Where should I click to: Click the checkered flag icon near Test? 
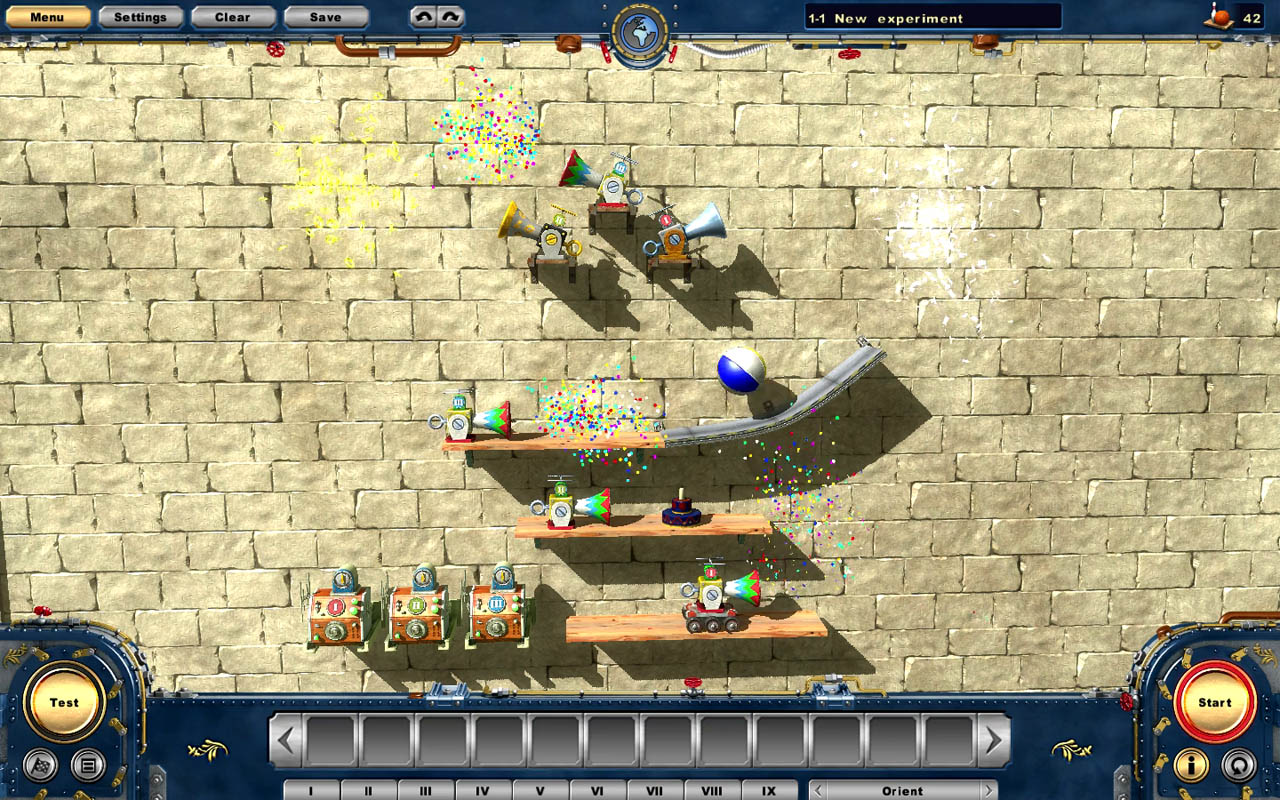38,765
